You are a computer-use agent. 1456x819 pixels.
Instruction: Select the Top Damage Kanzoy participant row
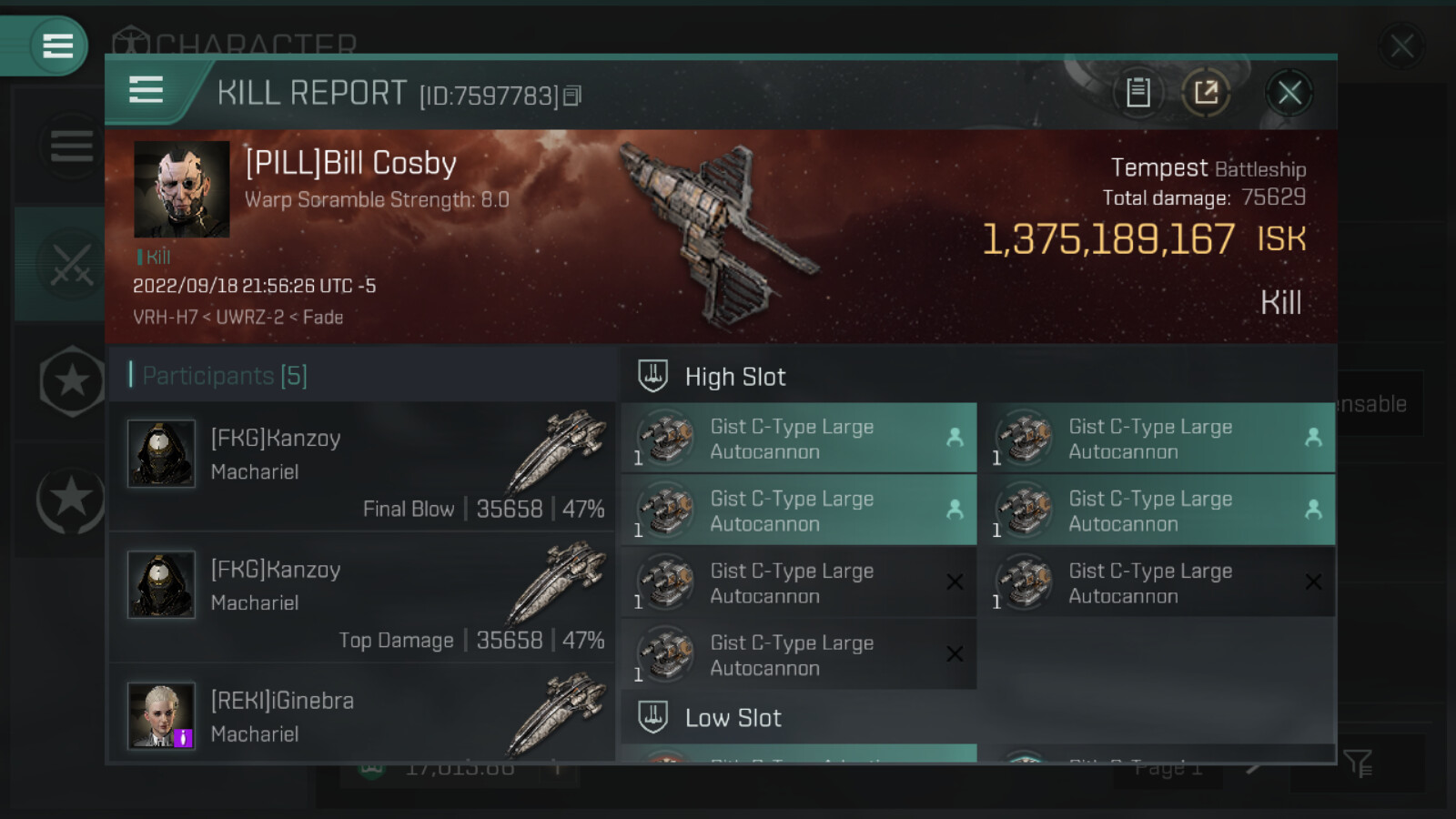362,599
